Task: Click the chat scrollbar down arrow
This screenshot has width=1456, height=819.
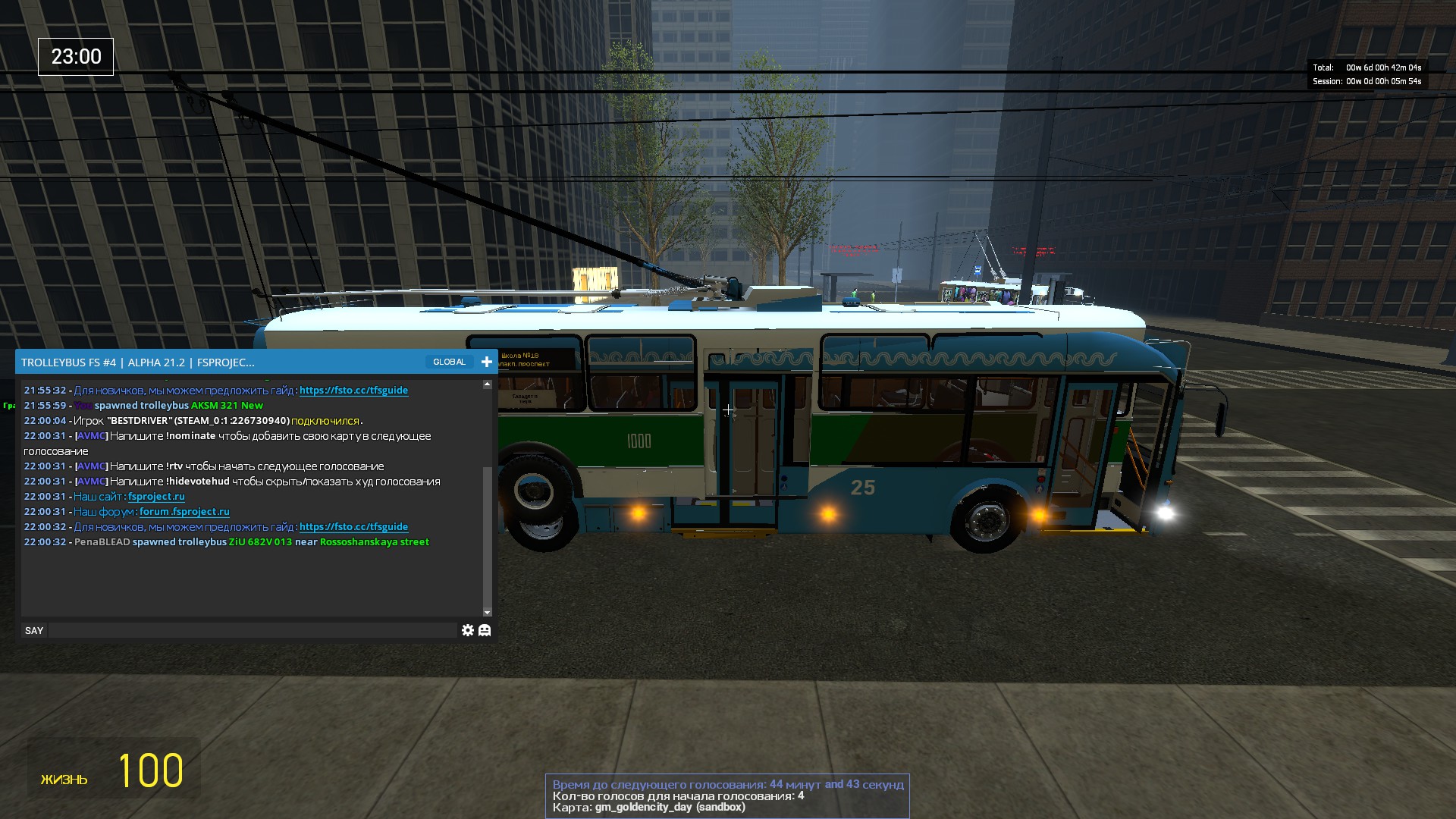Action: point(487,612)
